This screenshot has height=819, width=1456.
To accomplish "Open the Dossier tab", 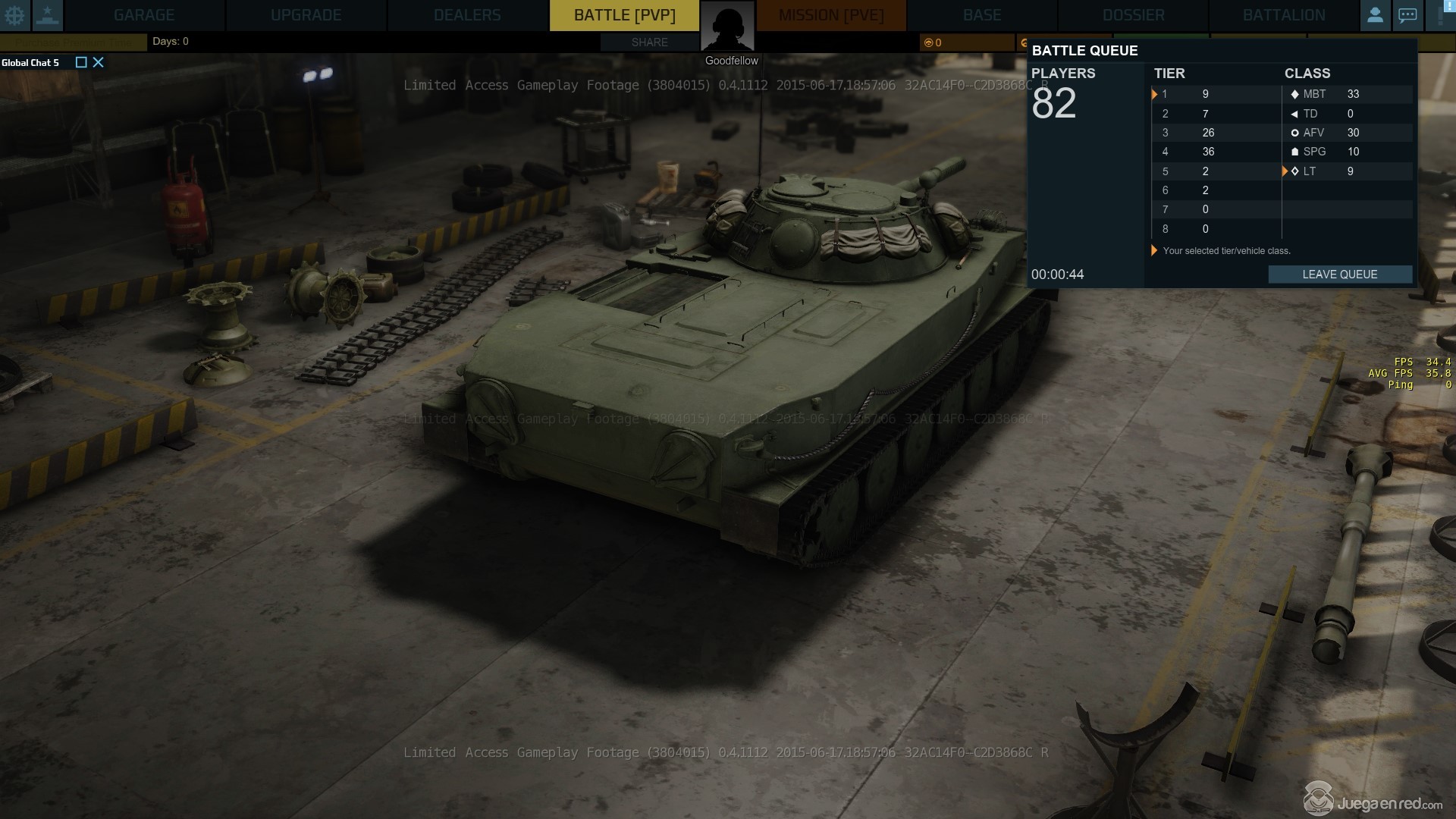I will click(1133, 15).
